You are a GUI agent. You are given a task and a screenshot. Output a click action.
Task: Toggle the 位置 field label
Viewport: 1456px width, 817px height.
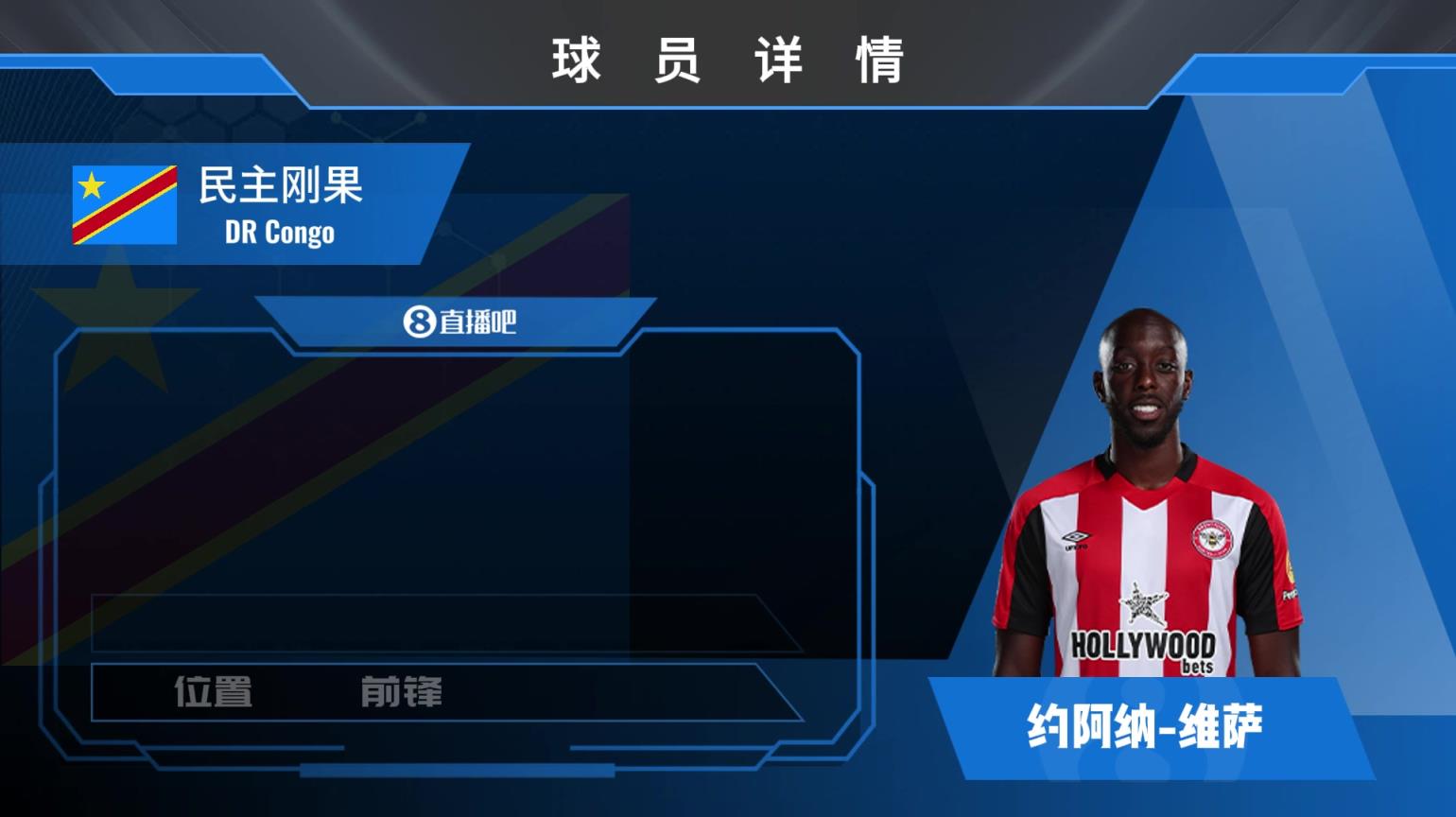215,694
